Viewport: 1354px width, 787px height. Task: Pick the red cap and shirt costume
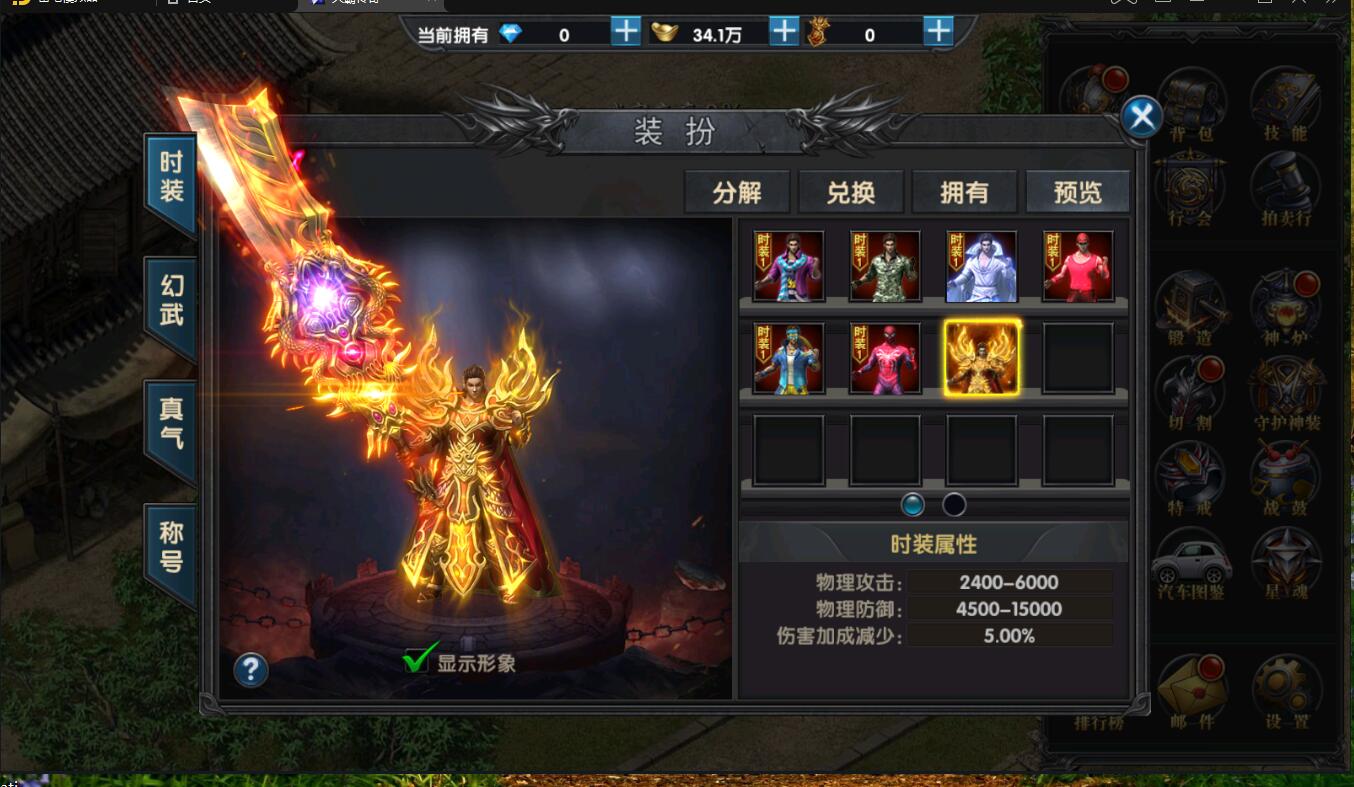coord(1078,266)
